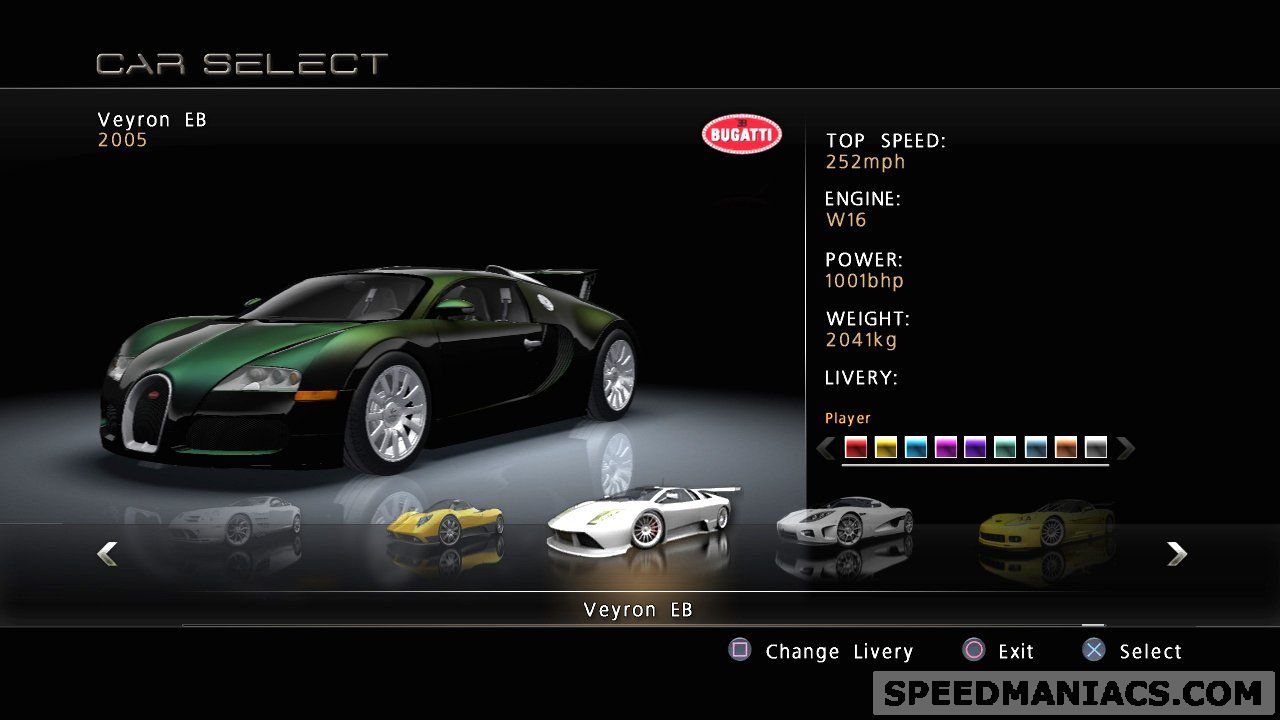Apply the grey livery swatch
This screenshot has height=720, width=1280.
1096,448
